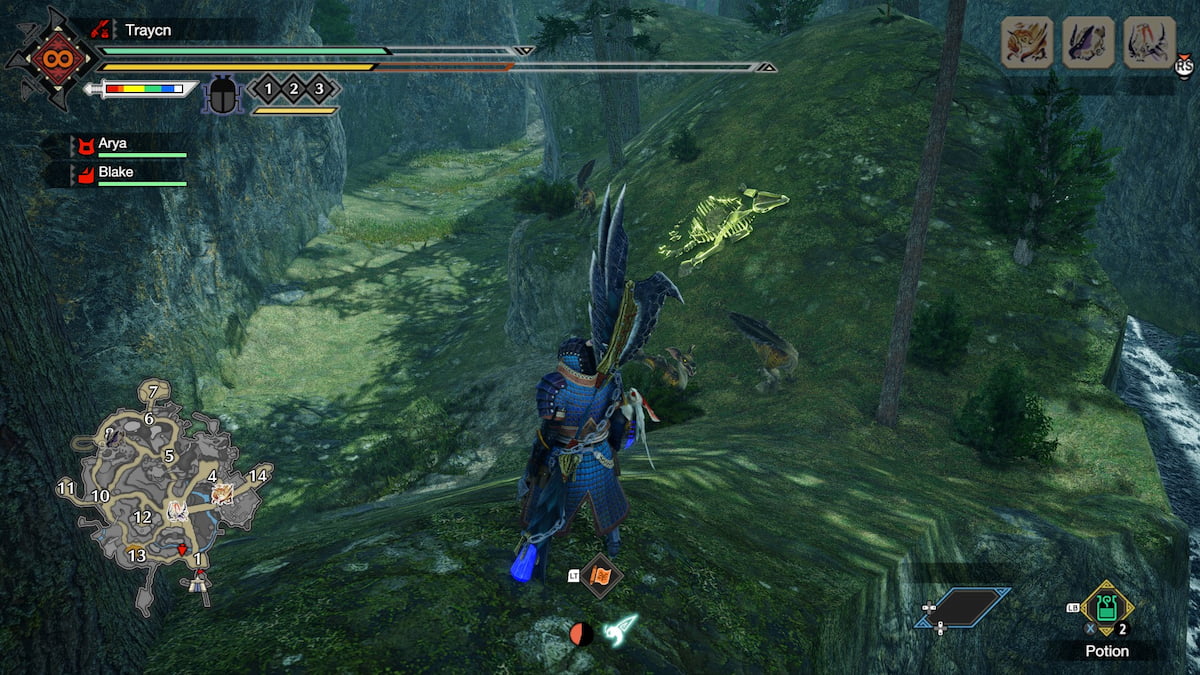Click the base camp tent marker on minimap
The height and width of the screenshot is (675, 1200).
click(200, 581)
